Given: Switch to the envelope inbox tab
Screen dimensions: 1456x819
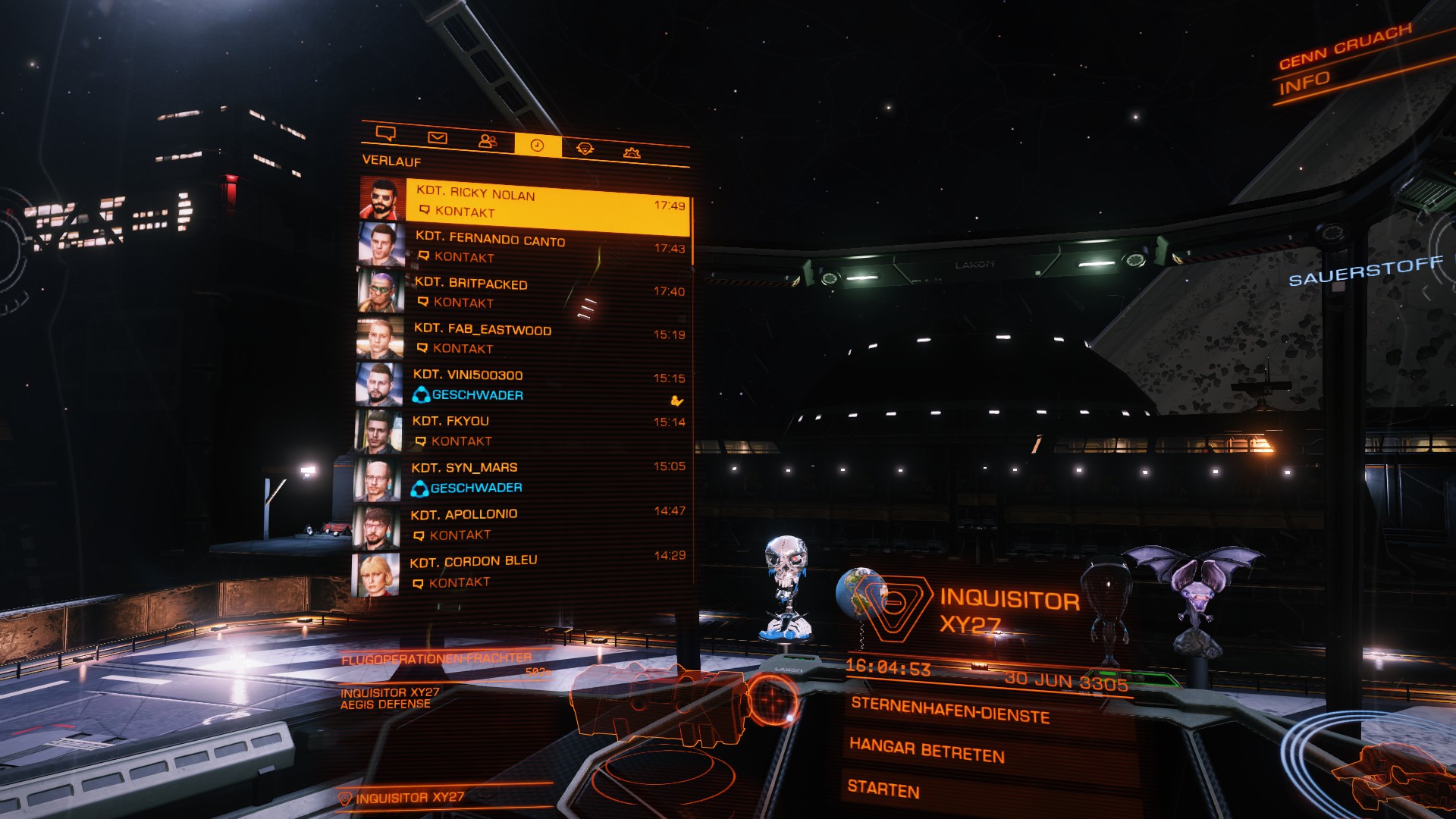Looking at the screenshot, I should coord(438,137).
